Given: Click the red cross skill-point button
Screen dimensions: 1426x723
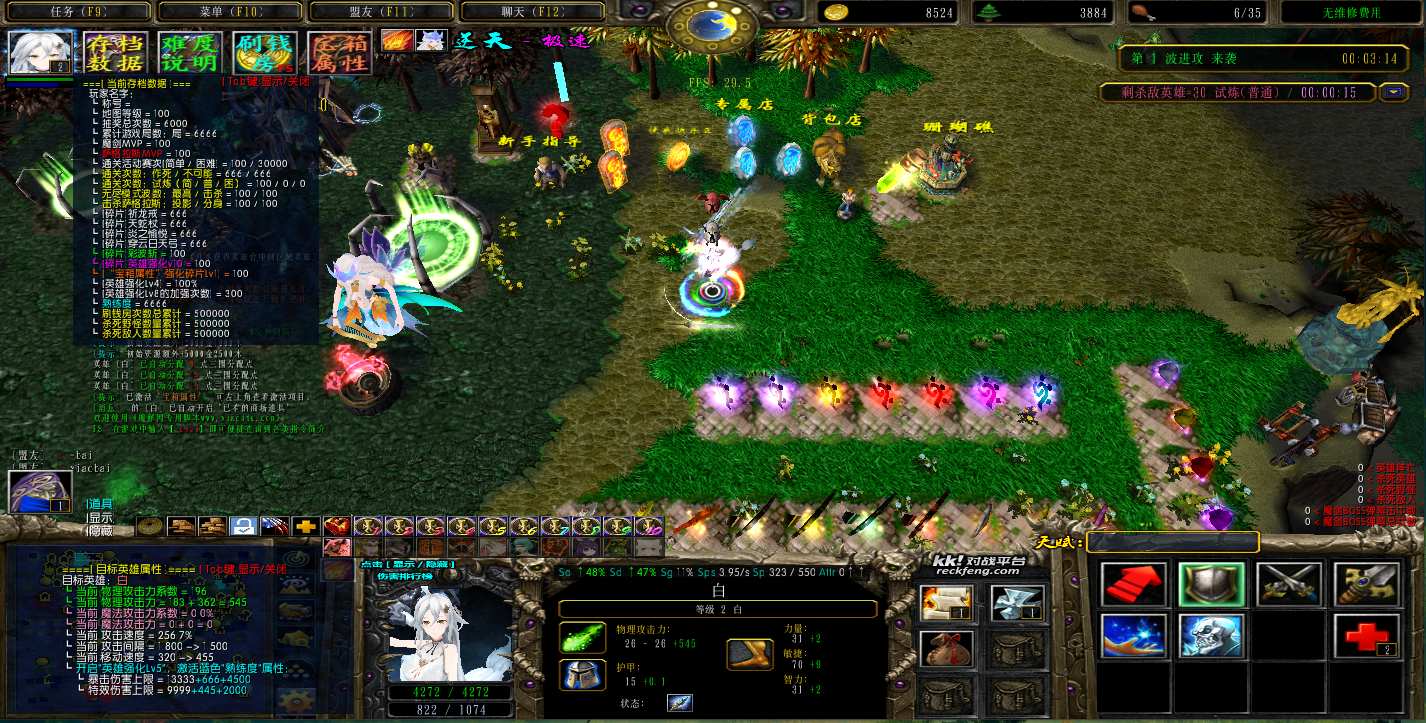Looking at the screenshot, I should pos(1366,636).
